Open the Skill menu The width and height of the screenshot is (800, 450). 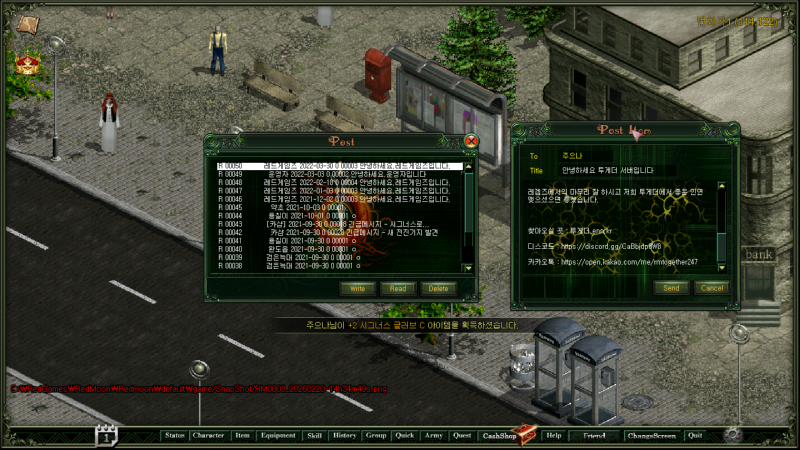(314, 436)
